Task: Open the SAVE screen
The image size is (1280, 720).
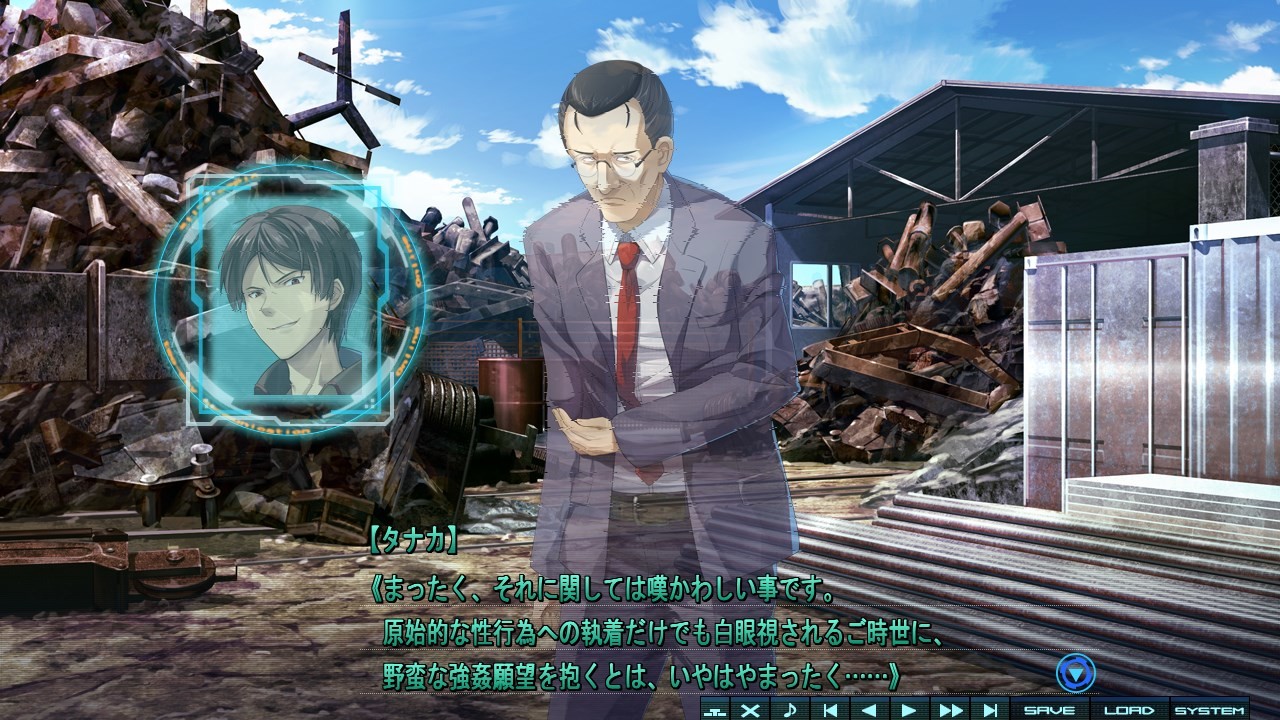Action: tap(1049, 708)
